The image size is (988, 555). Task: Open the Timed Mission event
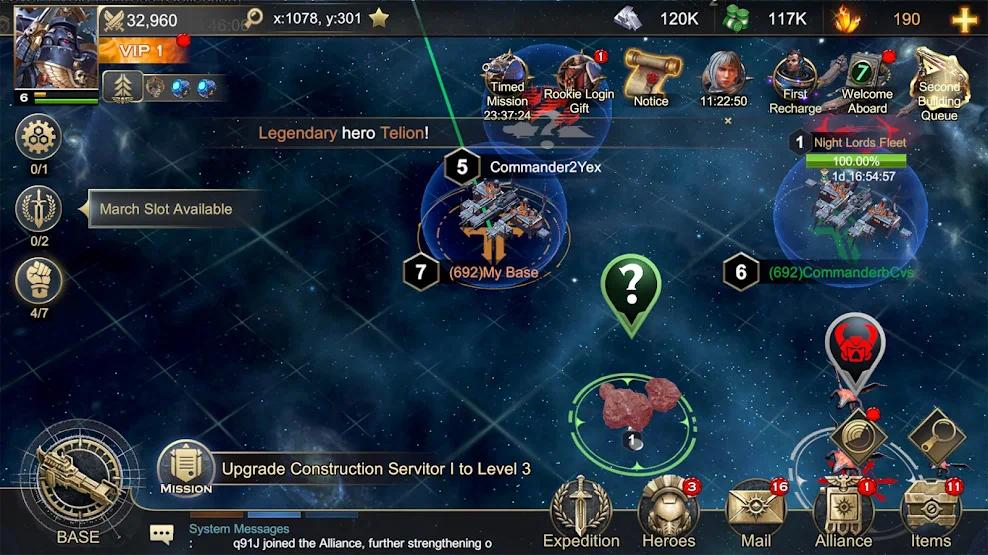coord(507,80)
